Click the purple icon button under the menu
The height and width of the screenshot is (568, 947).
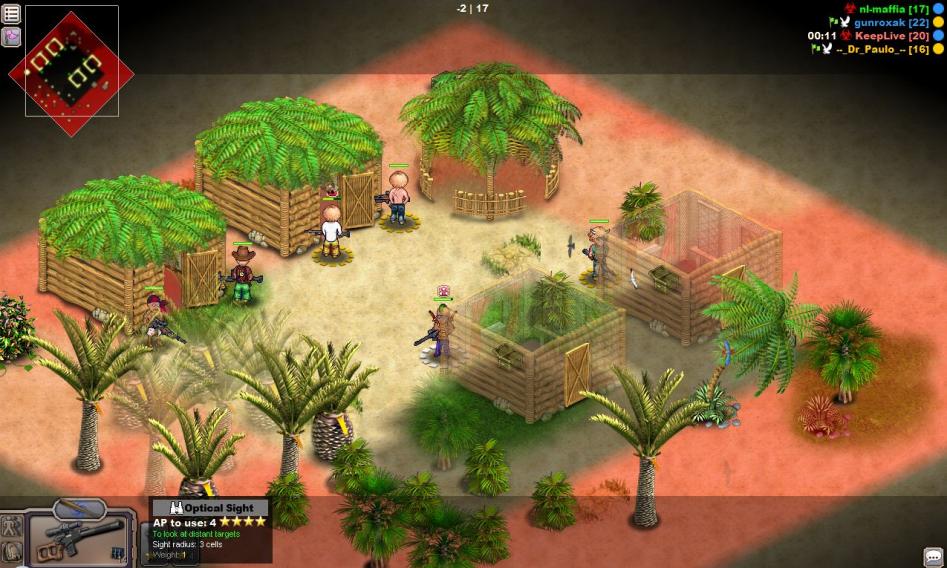[x=12, y=37]
